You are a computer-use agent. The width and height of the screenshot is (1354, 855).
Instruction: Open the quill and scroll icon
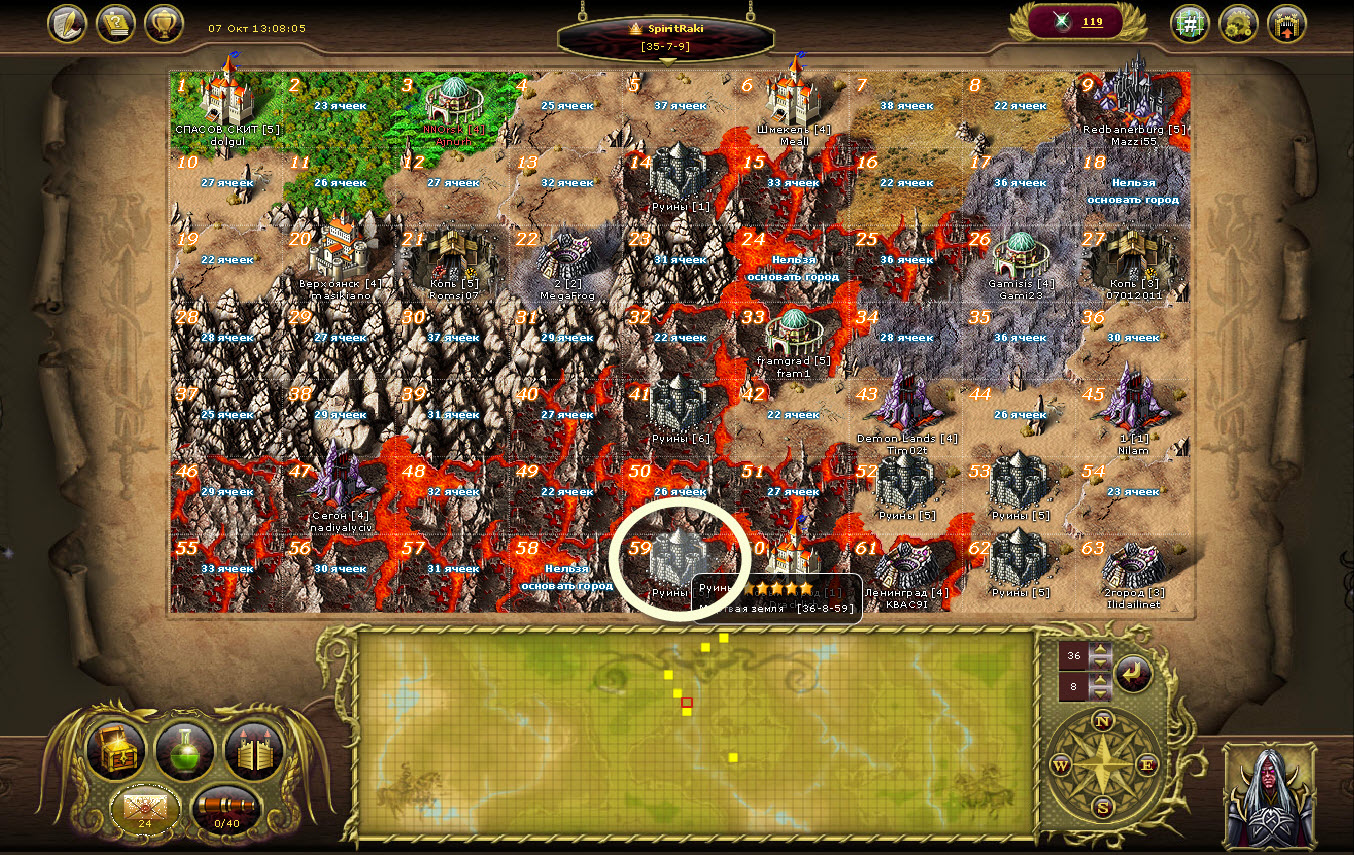67,23
